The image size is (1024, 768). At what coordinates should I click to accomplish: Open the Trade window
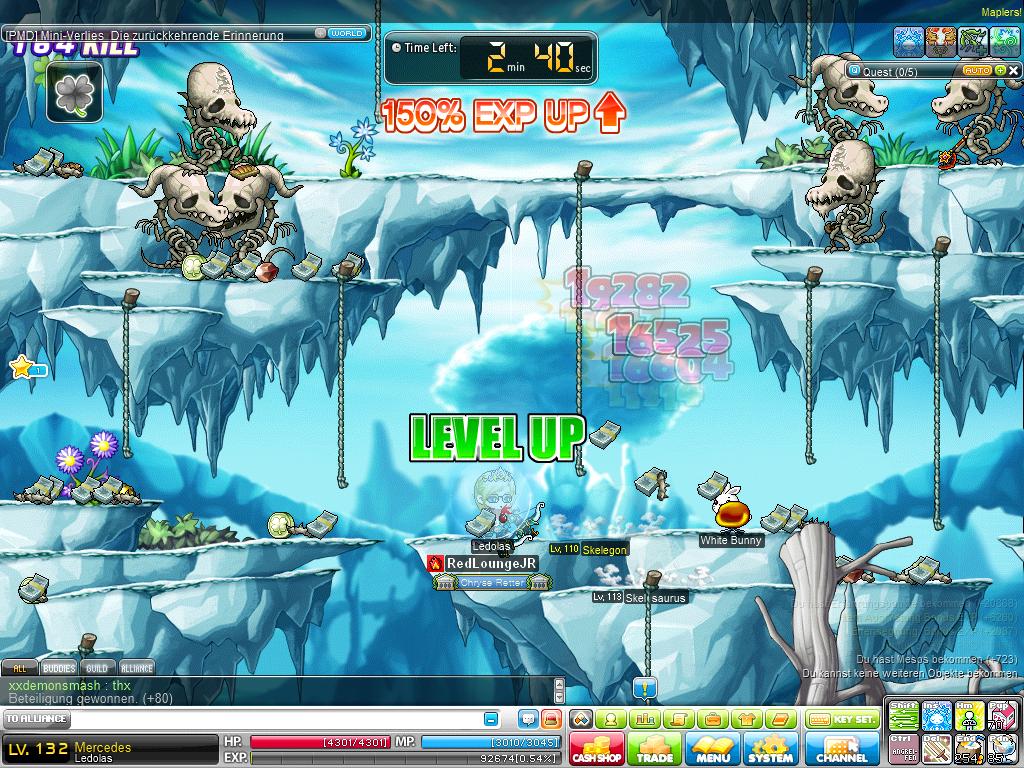[x=654, y=749]
